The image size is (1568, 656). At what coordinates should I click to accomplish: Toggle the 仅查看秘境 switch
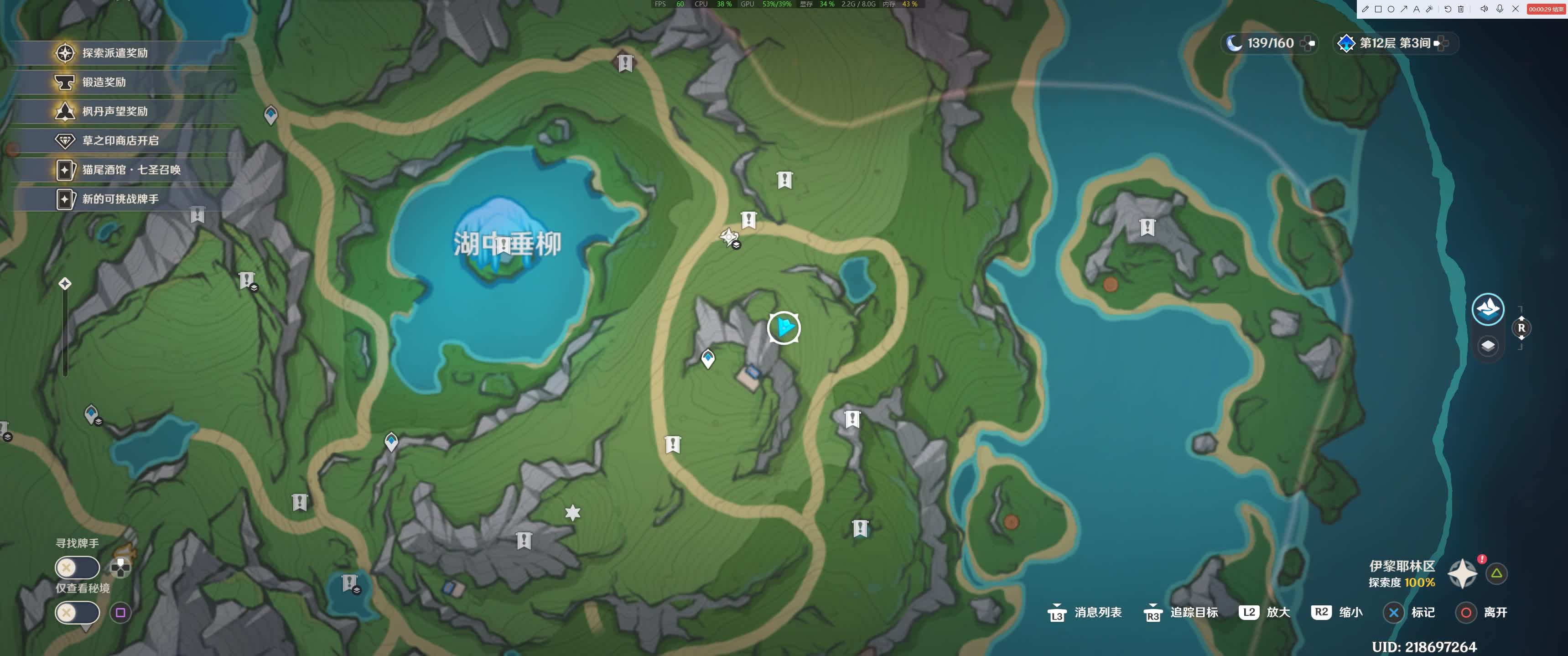coord(77,612)
